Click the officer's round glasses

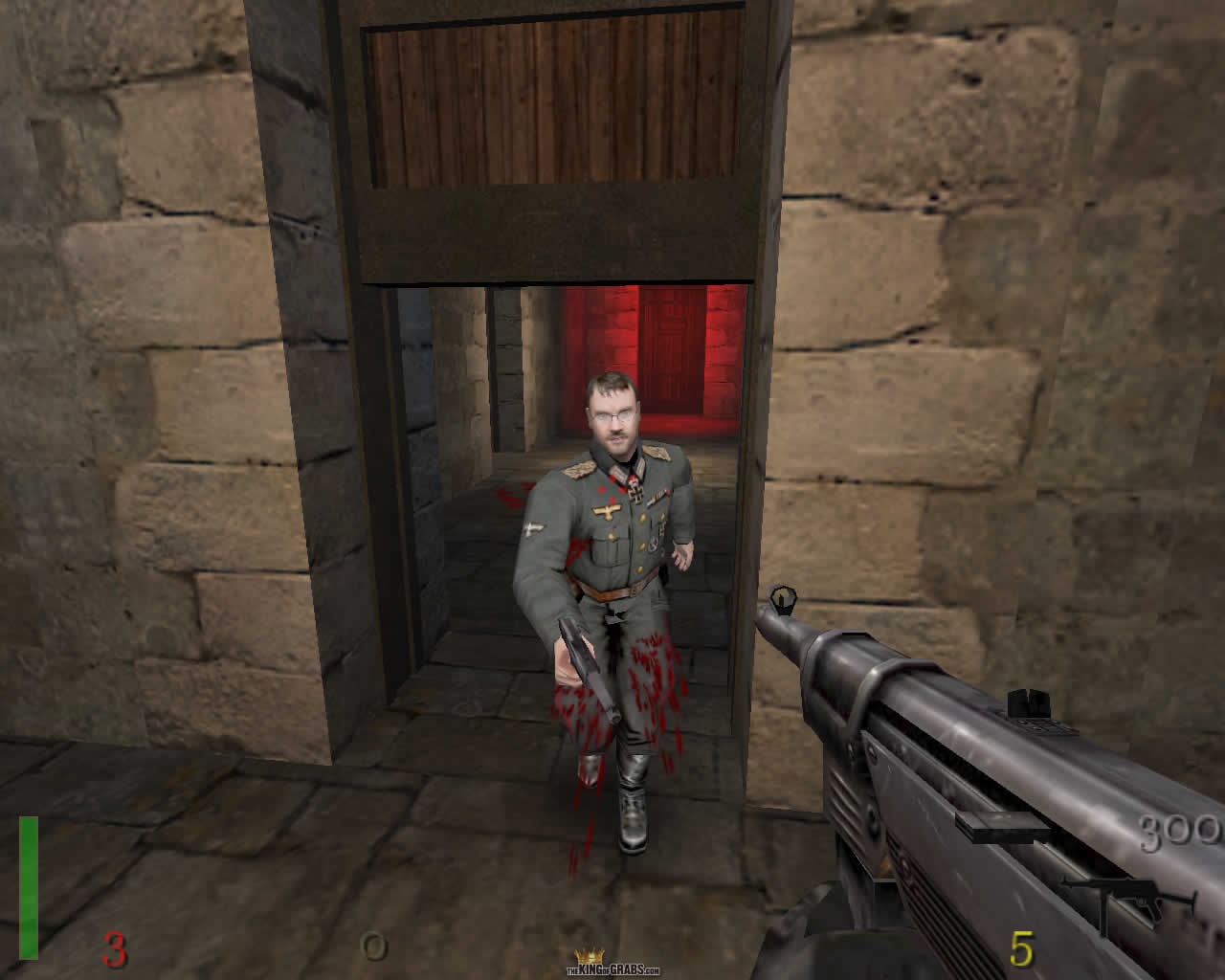tap(613, 415)
